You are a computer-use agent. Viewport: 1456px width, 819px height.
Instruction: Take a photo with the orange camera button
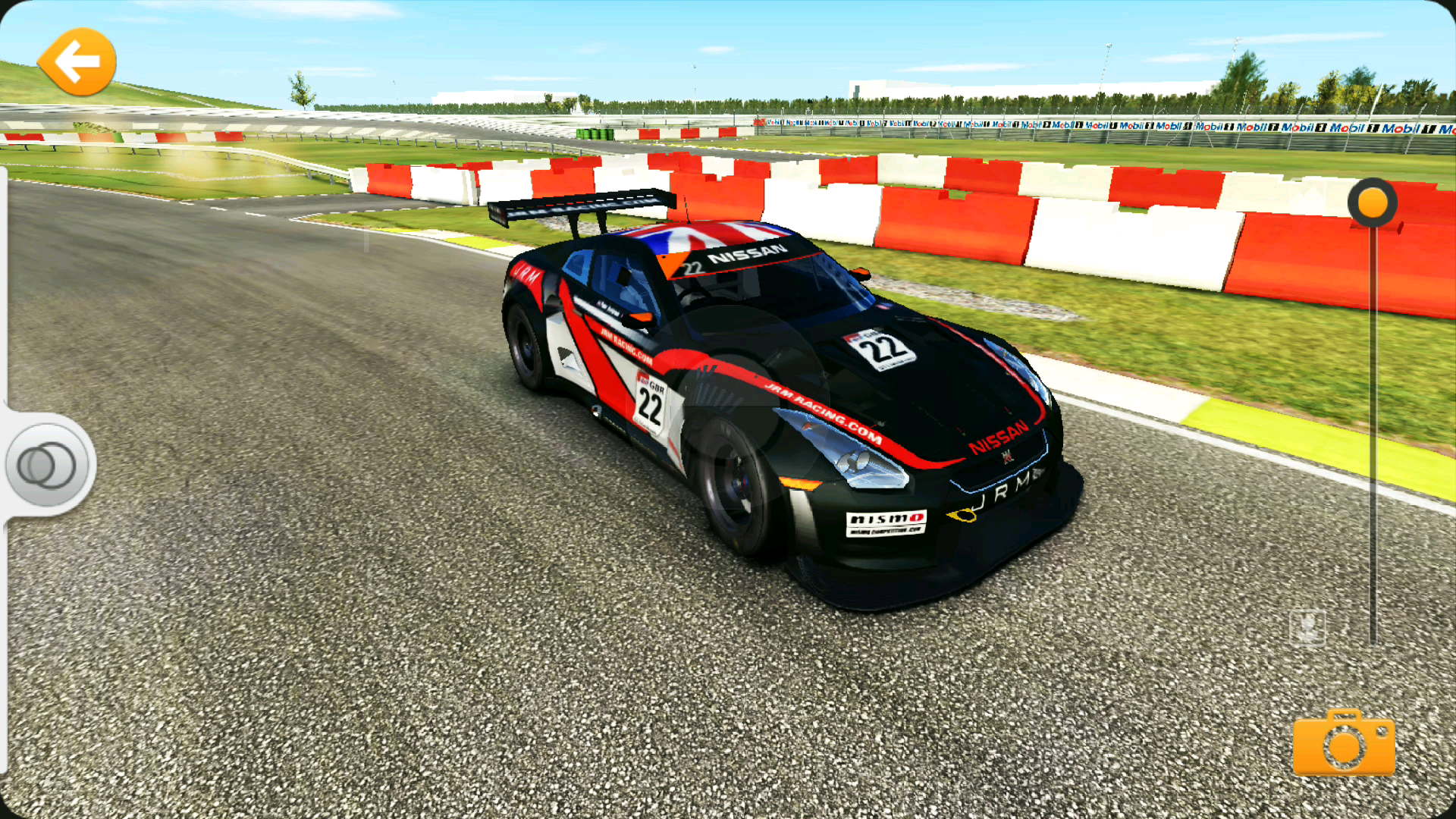pos(1344,743)
